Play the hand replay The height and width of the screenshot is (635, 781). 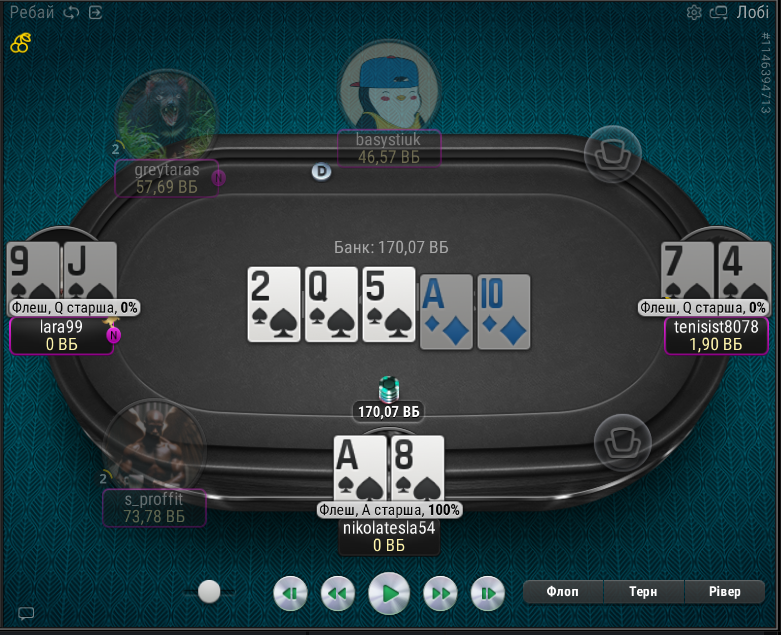pyautogui.click(x=389, y=593)
